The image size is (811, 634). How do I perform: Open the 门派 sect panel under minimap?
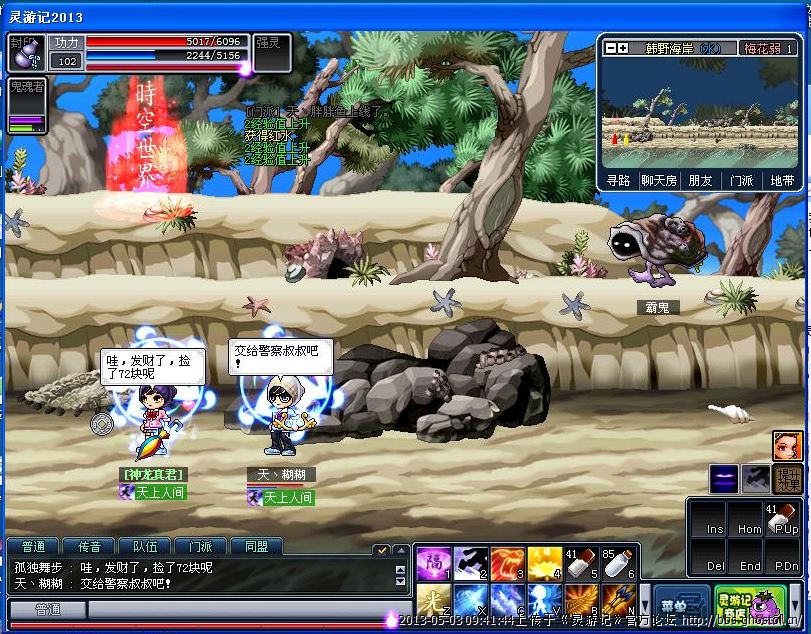[x=741, y=181]
